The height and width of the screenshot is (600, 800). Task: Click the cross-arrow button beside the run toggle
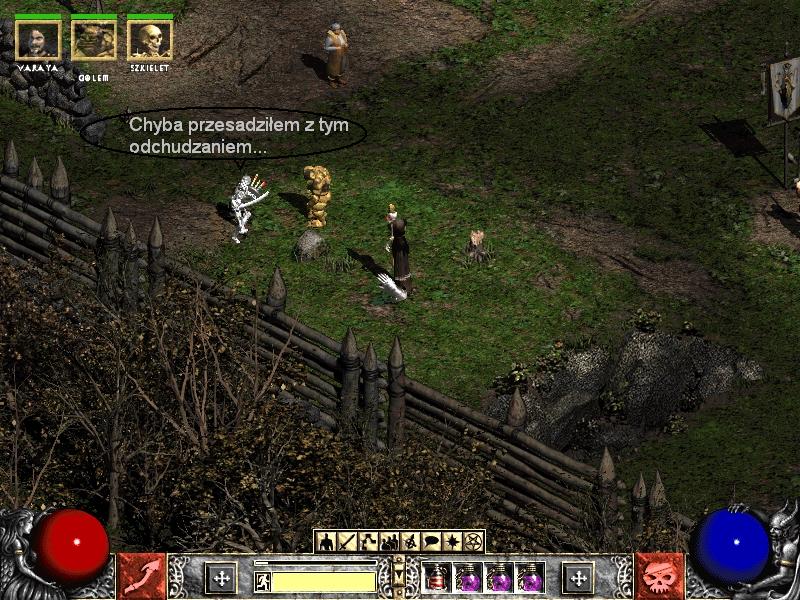pyautogui.click(x=221, y=577)
